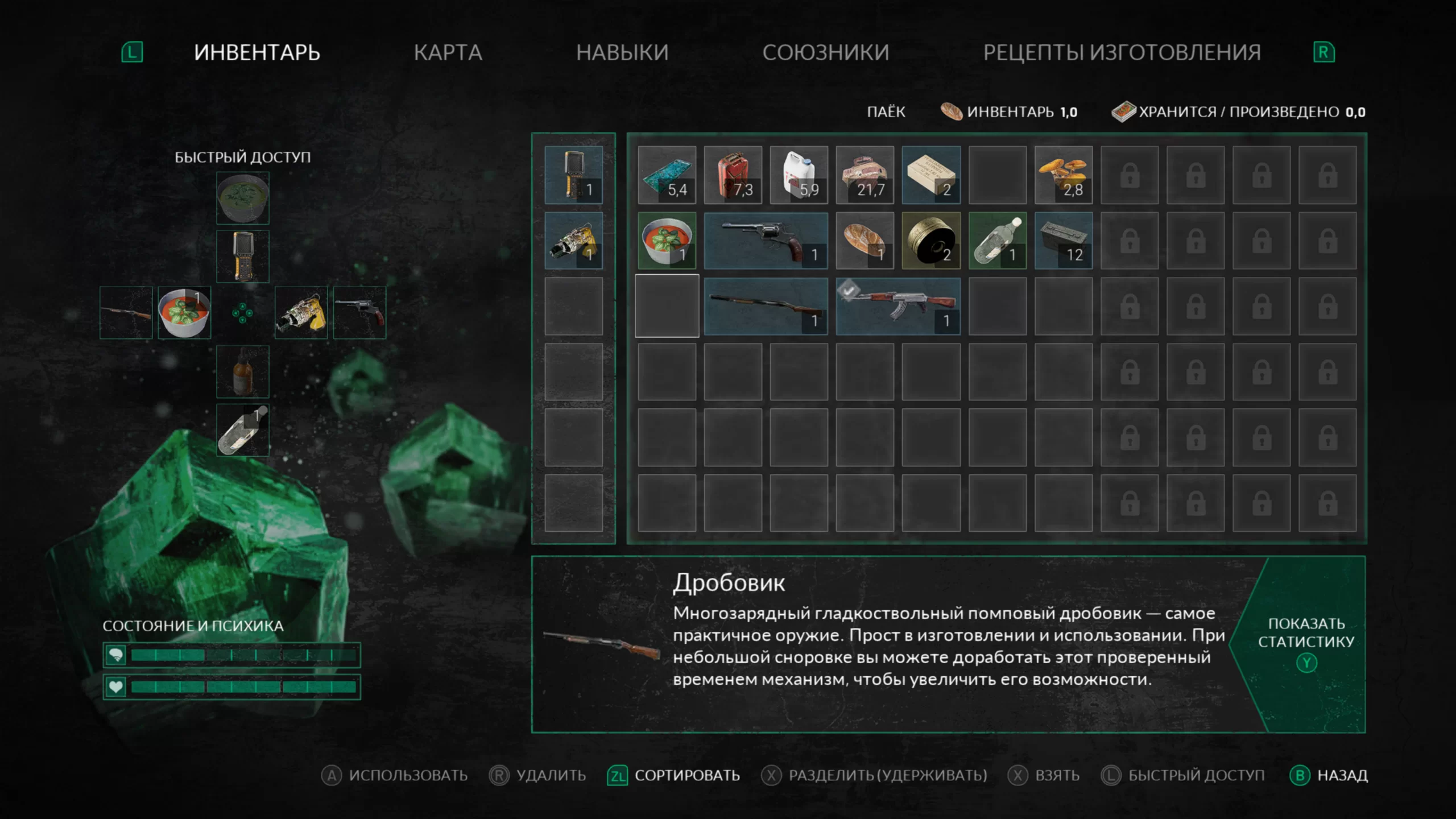Open Рецепты изготовления tab
This screenshot has height=819, width=1456.
coord(1122,52)
